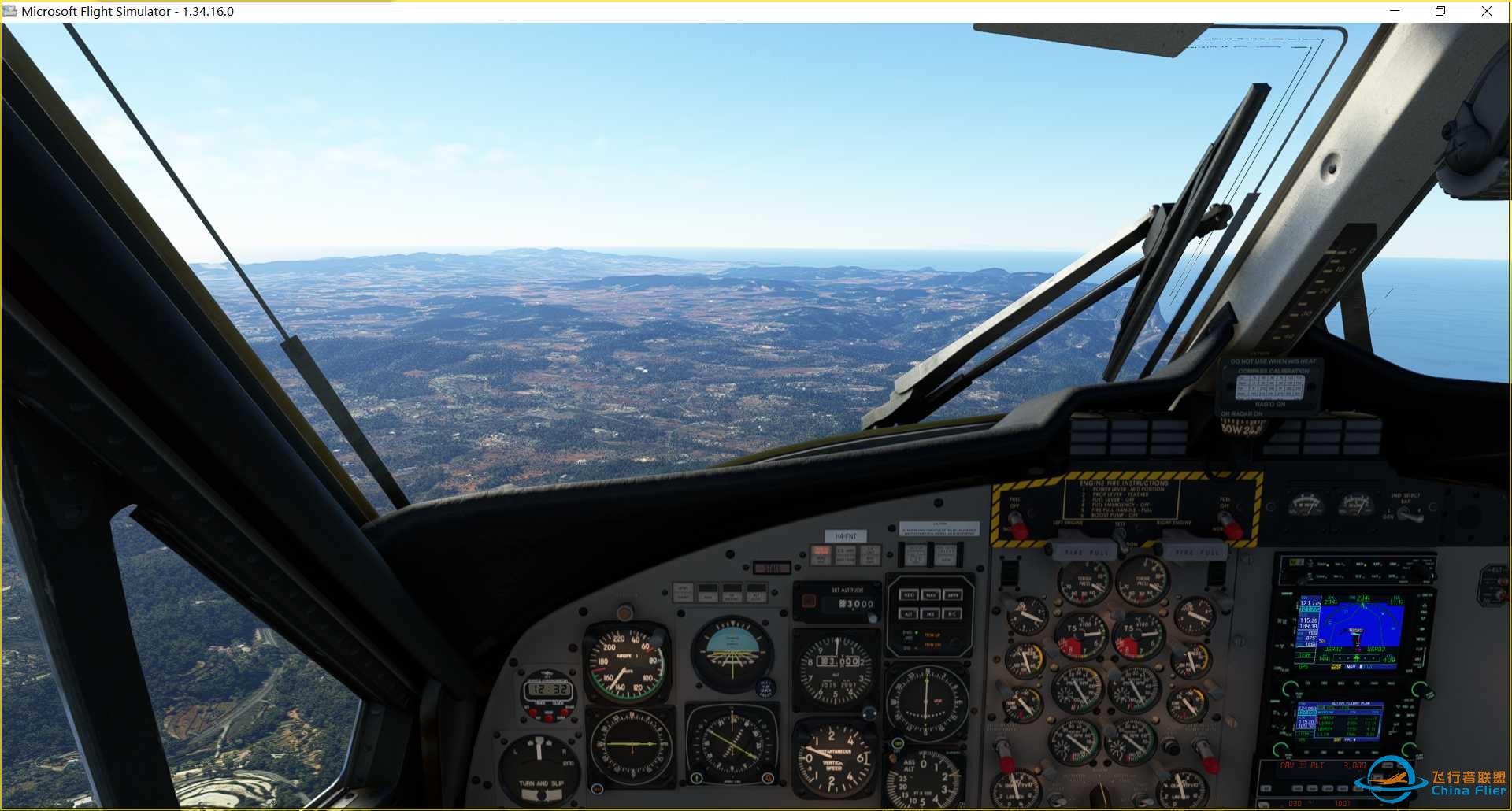Engage the HDG autopilot mode button
This screenshot has height=811, width=1512.
909,596
